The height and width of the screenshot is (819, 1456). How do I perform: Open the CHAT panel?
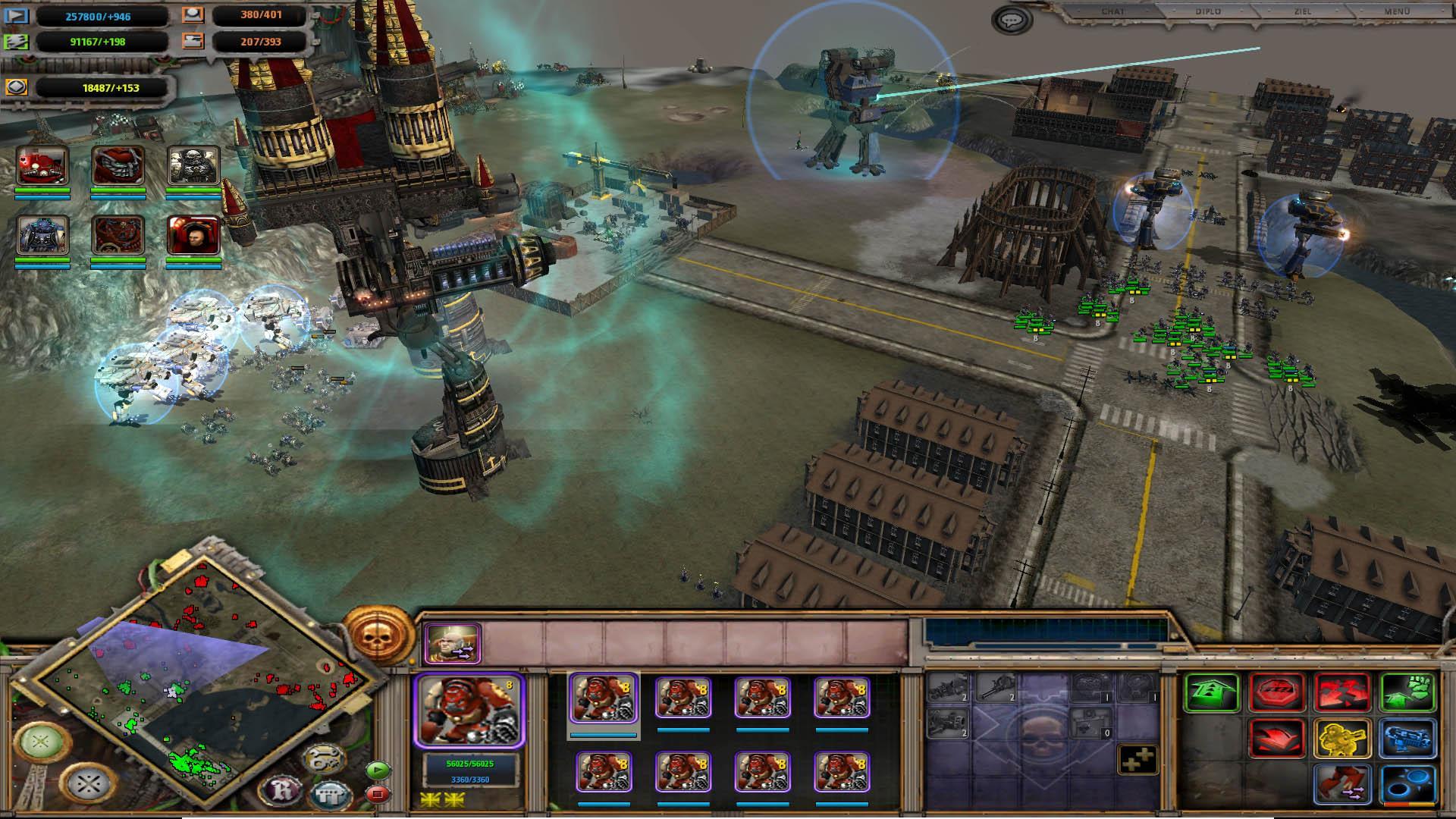click(x=1112, y=12)
